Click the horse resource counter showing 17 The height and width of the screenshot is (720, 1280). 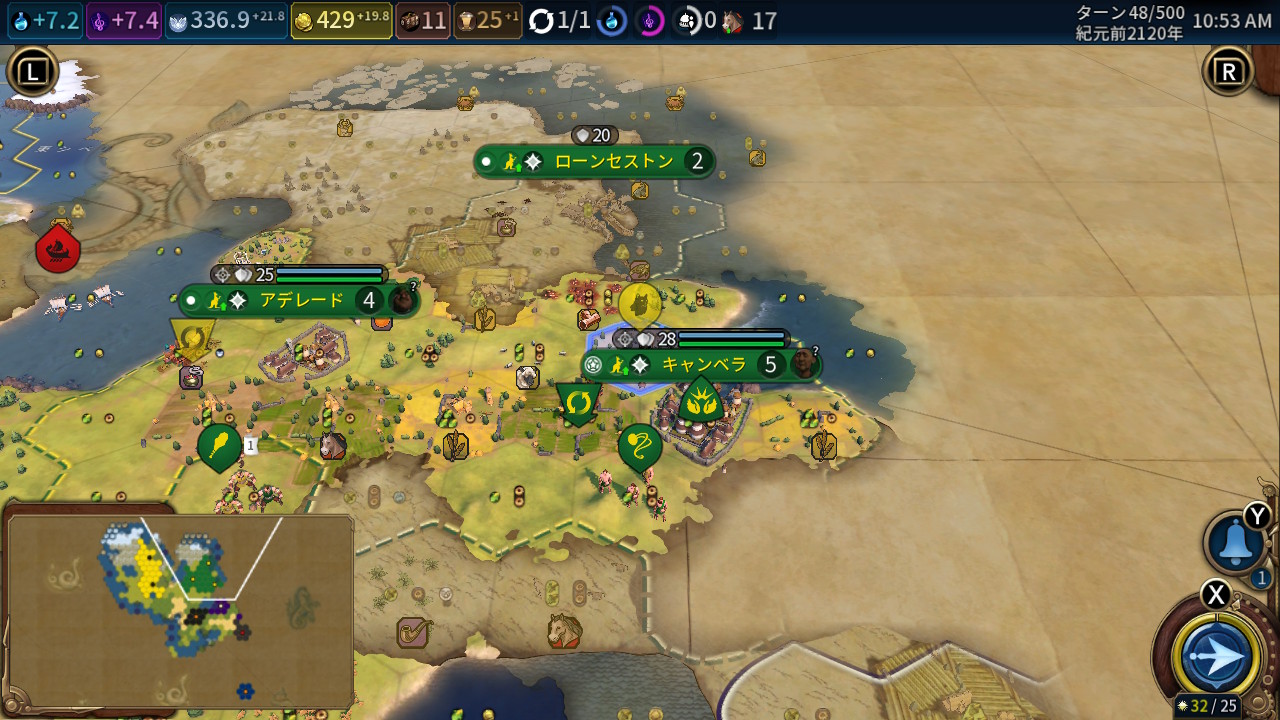[x=749, y=21]
